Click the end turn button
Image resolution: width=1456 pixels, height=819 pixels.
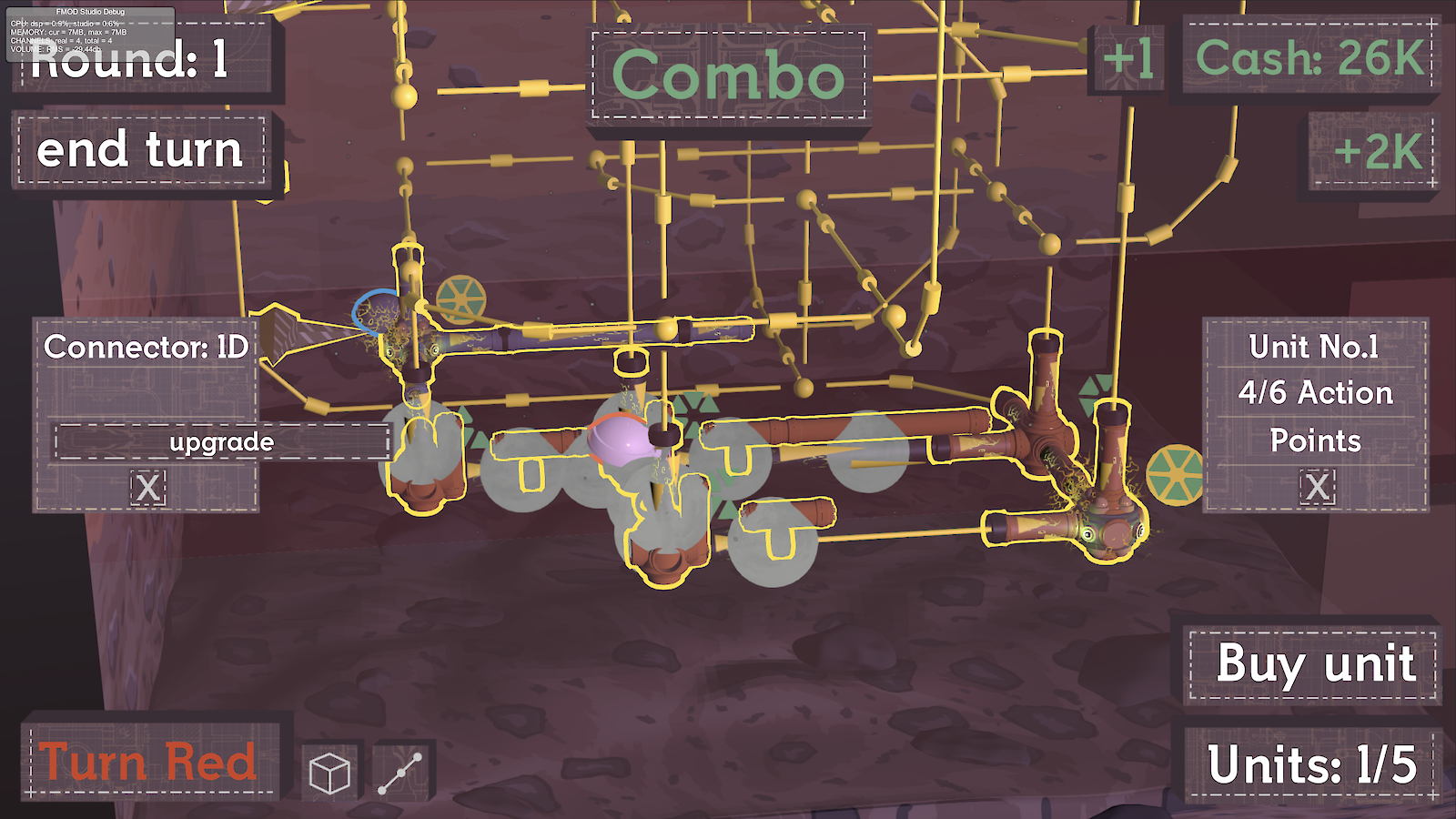tap(141, 150)
